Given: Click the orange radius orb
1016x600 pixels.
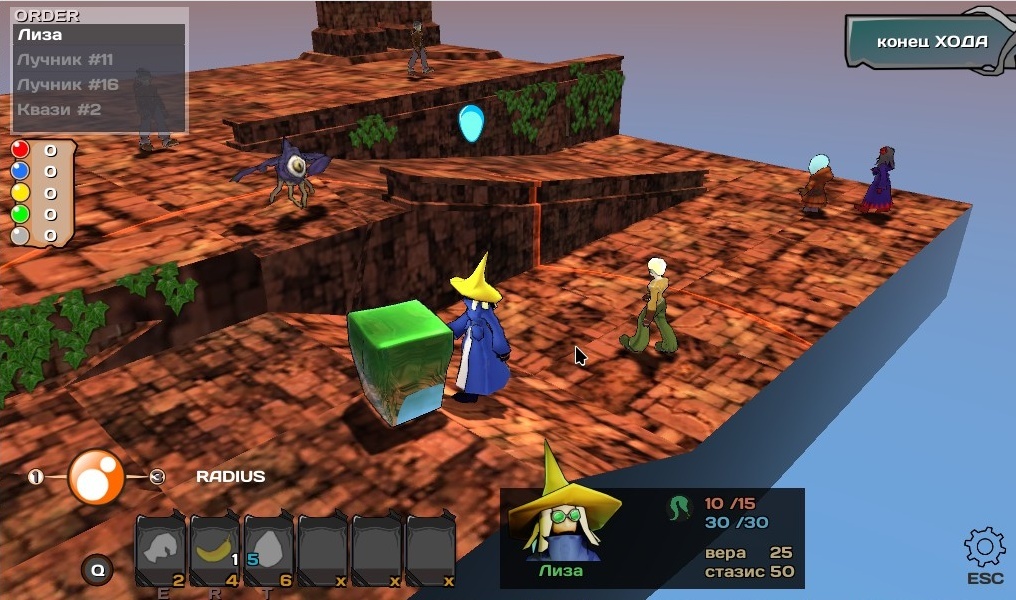Looking at the screenshot, I should (96, 477).
